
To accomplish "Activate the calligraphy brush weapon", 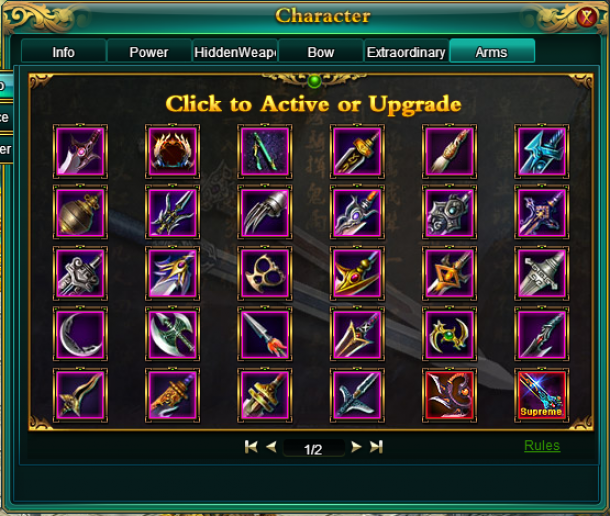I will pyautogui.click(x=449, y=151).
